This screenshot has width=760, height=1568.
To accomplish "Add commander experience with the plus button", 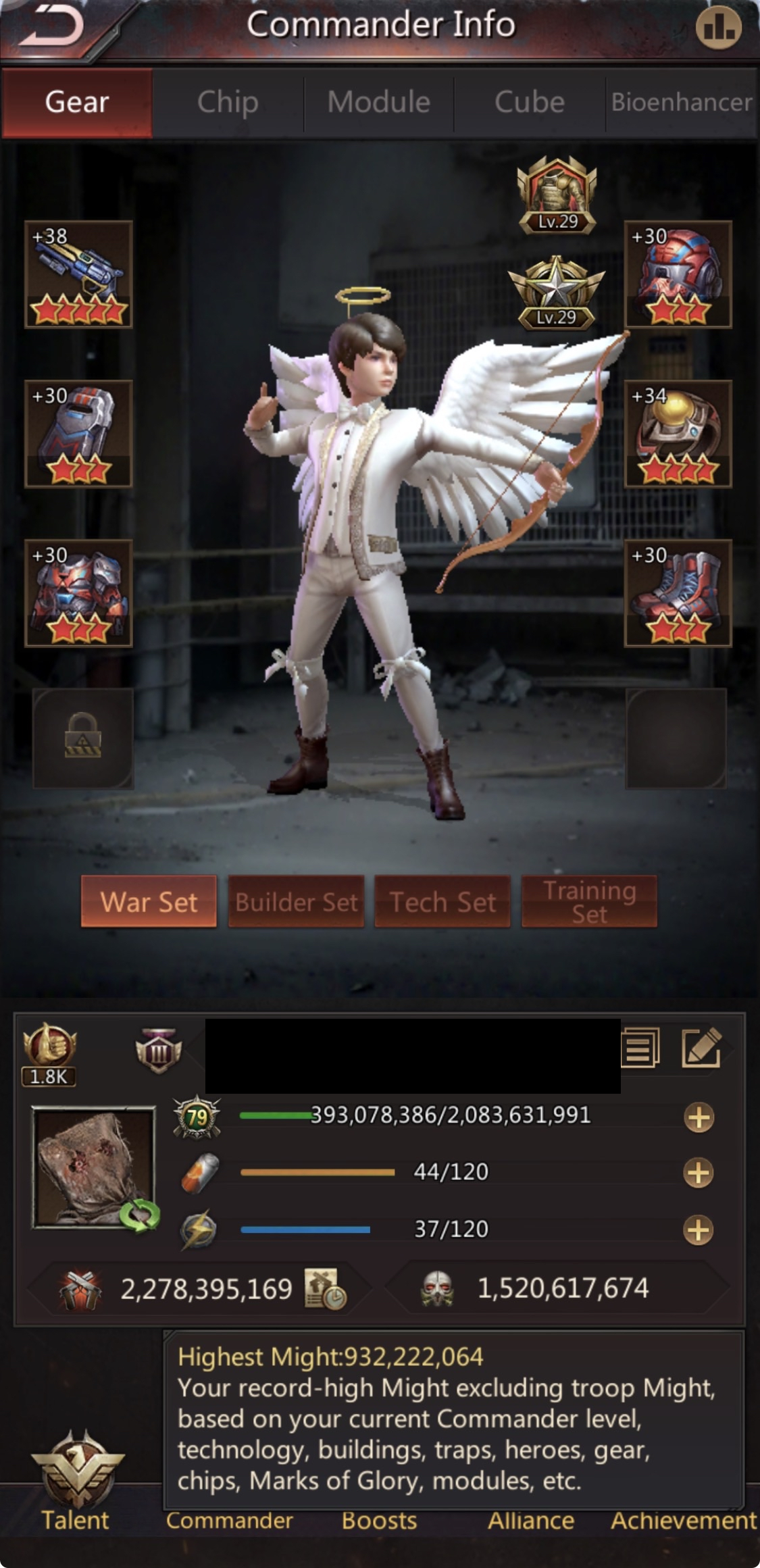I will click(699, 1117).
